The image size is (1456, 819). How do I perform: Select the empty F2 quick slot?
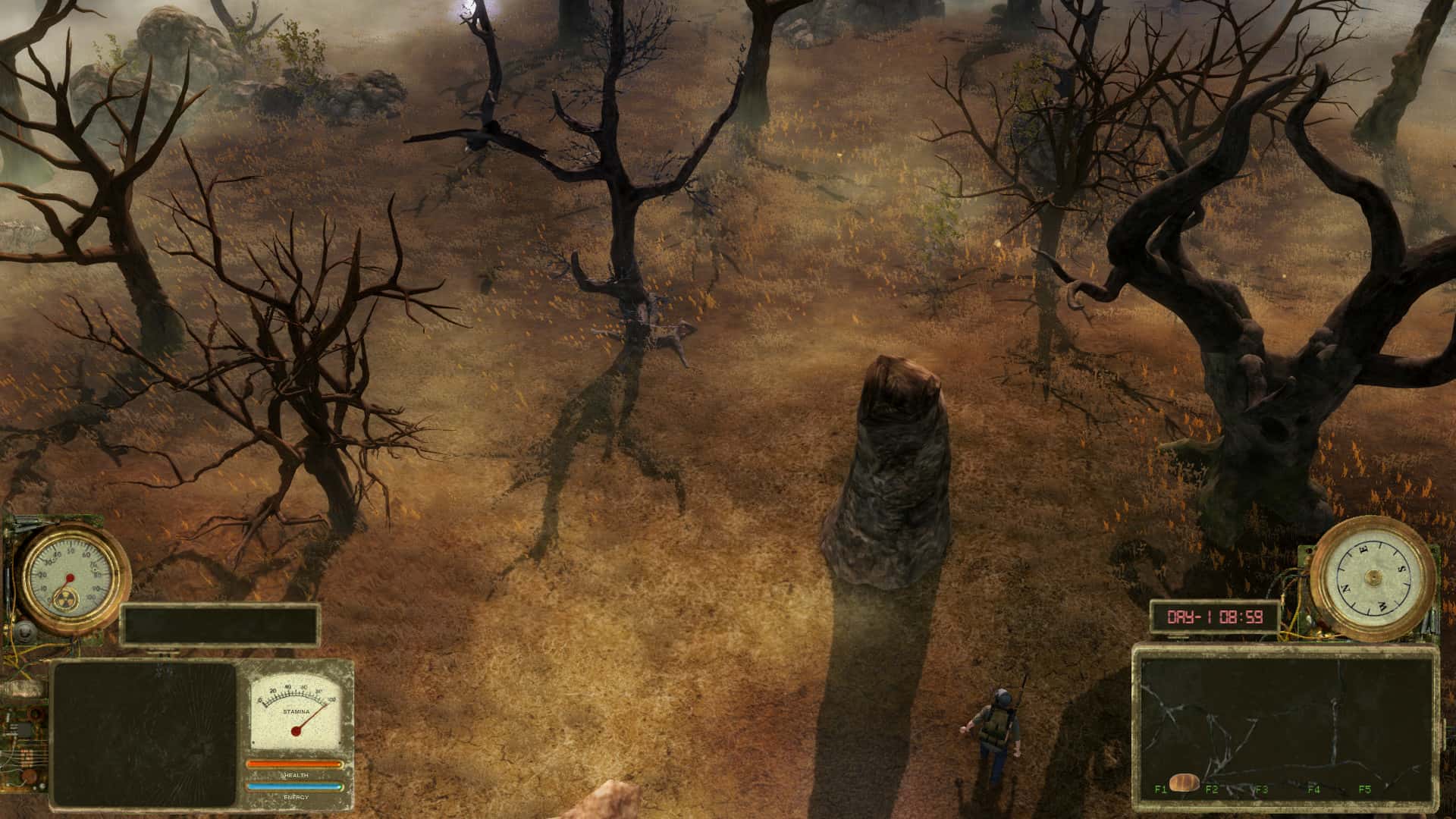pyautogui.click(x=1213, y=790)
